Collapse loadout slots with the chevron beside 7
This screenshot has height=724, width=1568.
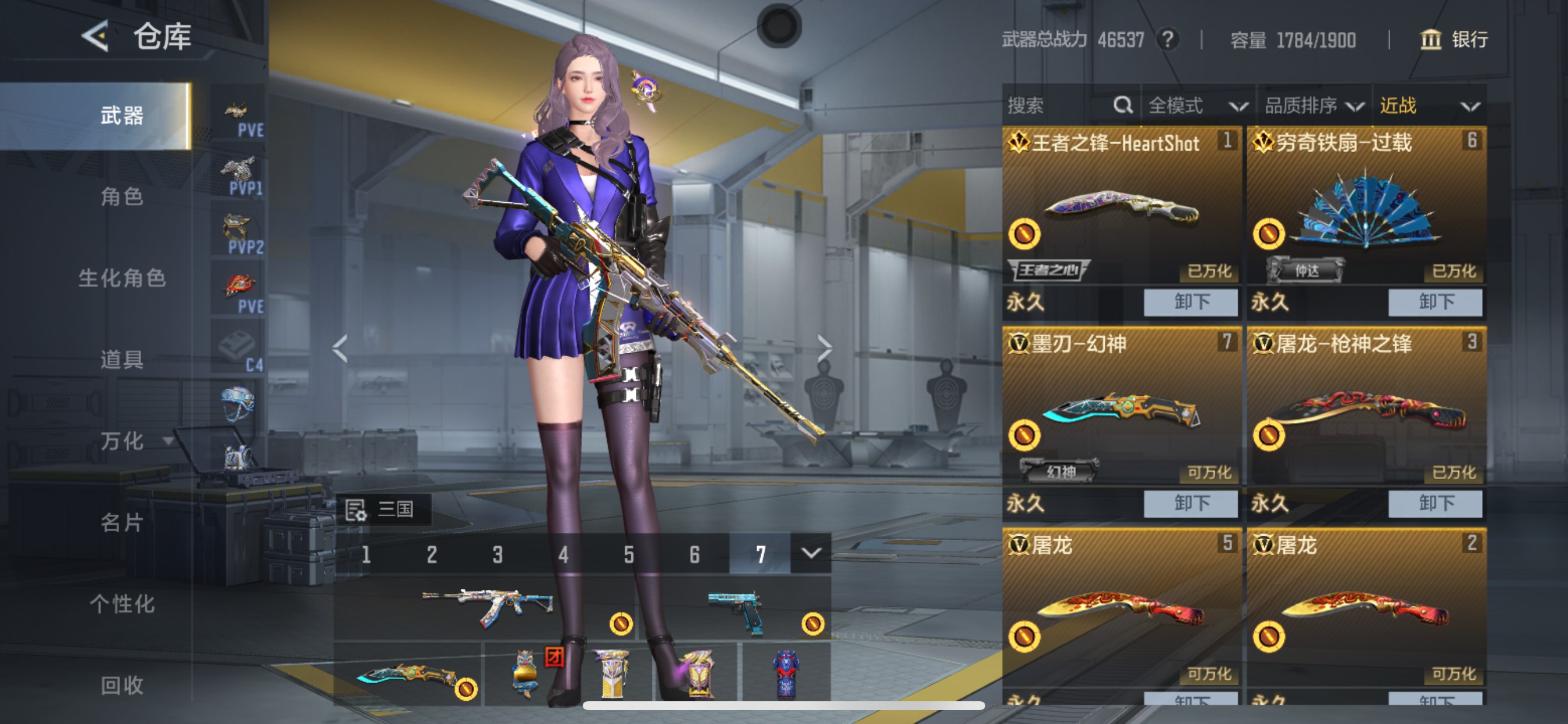812,554
